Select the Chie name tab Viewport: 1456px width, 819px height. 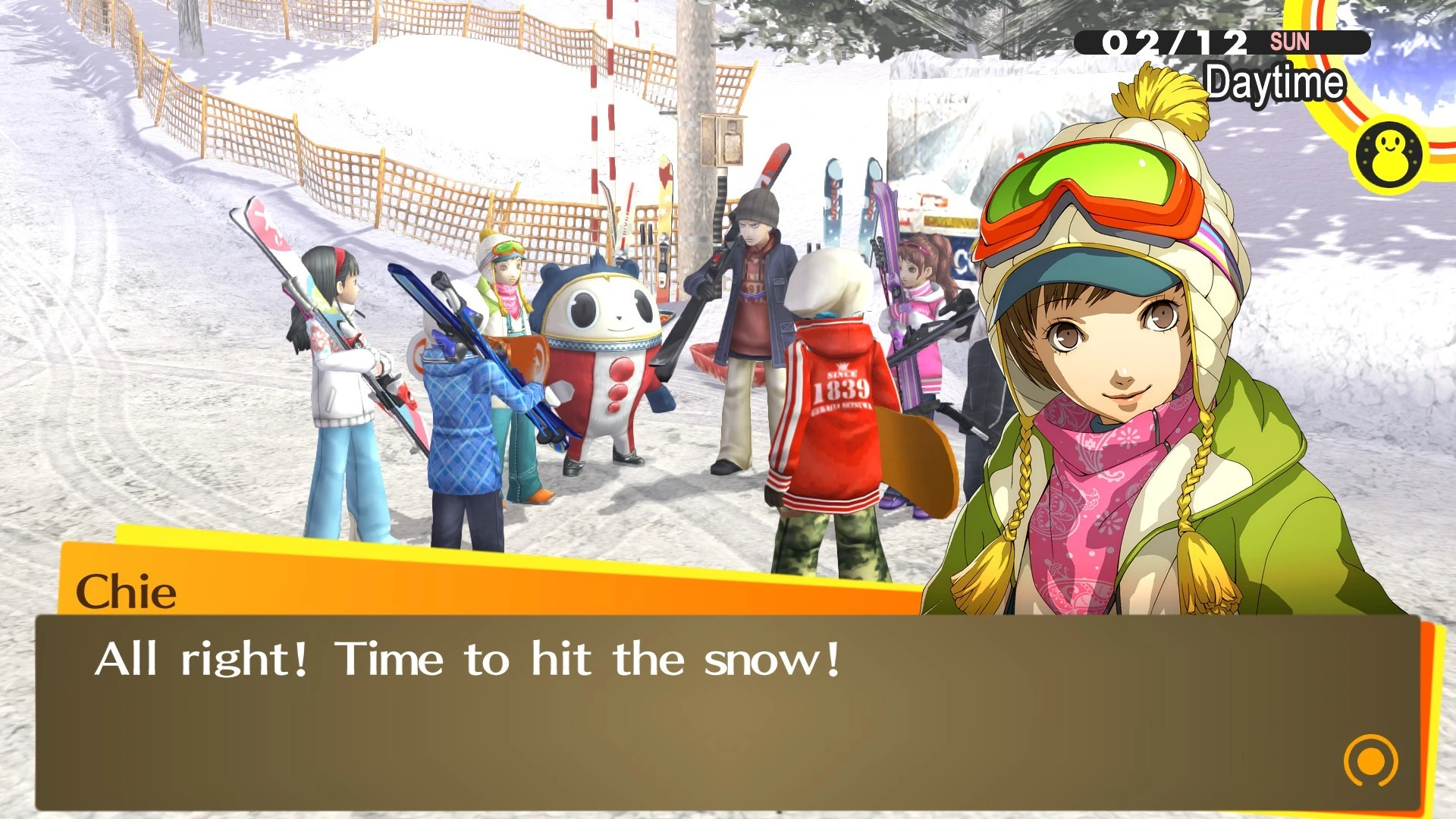coord(125,594)
